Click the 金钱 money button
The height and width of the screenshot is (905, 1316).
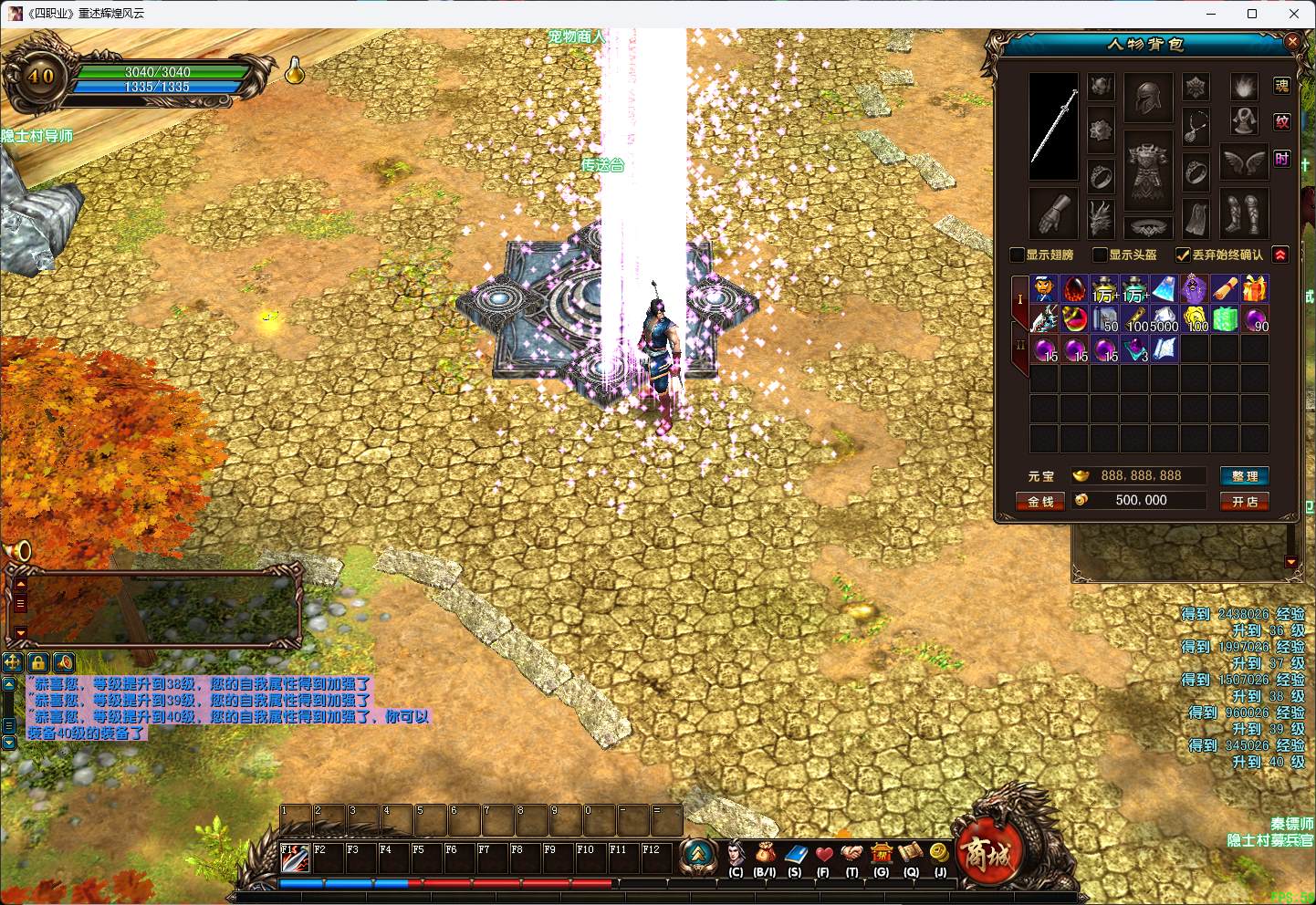click(x=1040, y=501)
